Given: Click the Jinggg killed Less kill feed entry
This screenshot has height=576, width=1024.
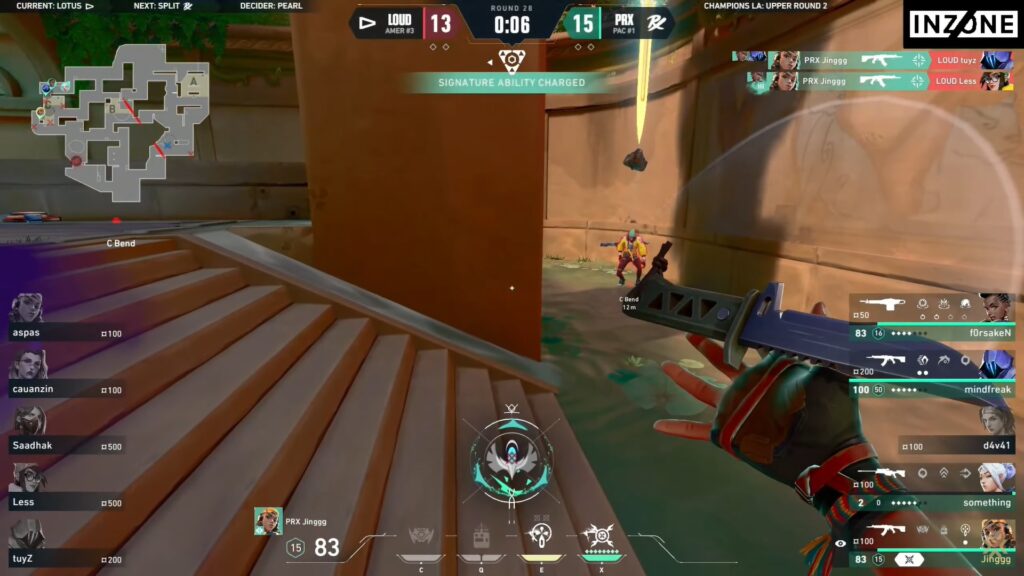Looking at the screenshot, I should point(880,81).
